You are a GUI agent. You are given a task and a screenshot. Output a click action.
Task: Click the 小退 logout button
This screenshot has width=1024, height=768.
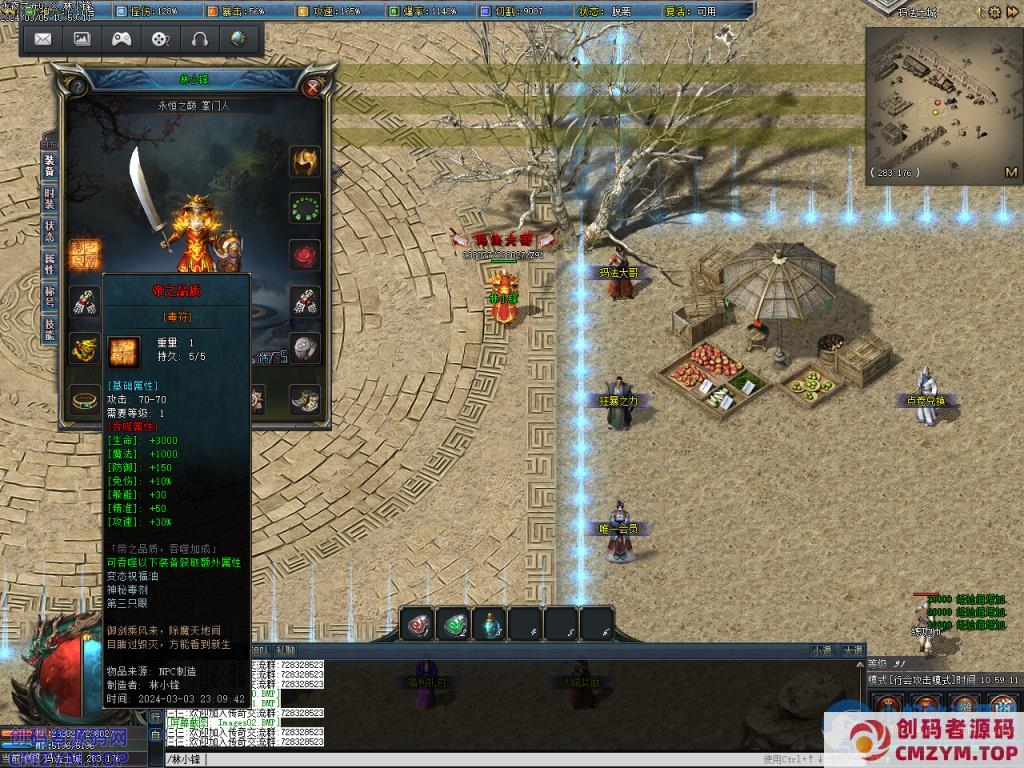[x=821, y=650]
